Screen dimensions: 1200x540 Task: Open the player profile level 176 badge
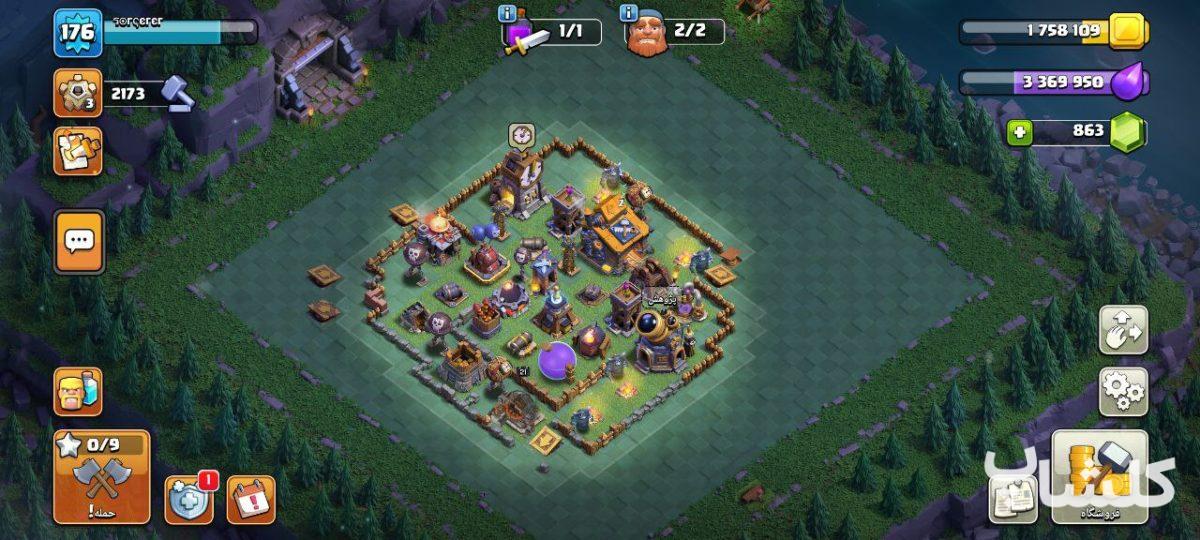pos(76,32)
